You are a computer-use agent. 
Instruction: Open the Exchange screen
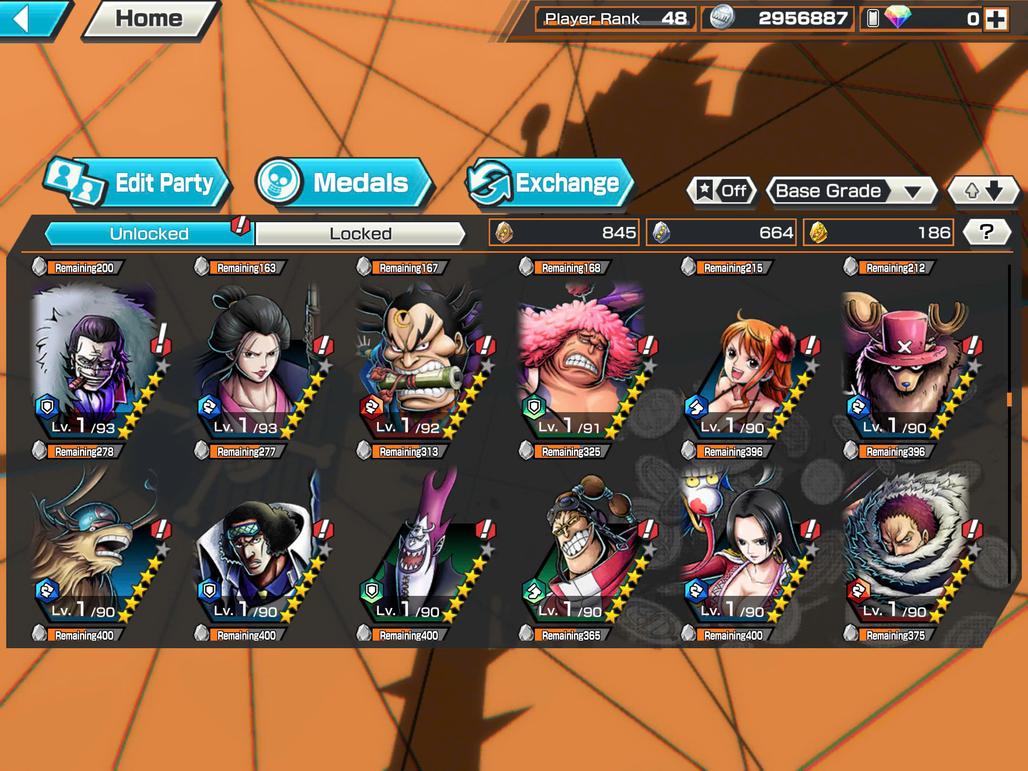point(551,183)
